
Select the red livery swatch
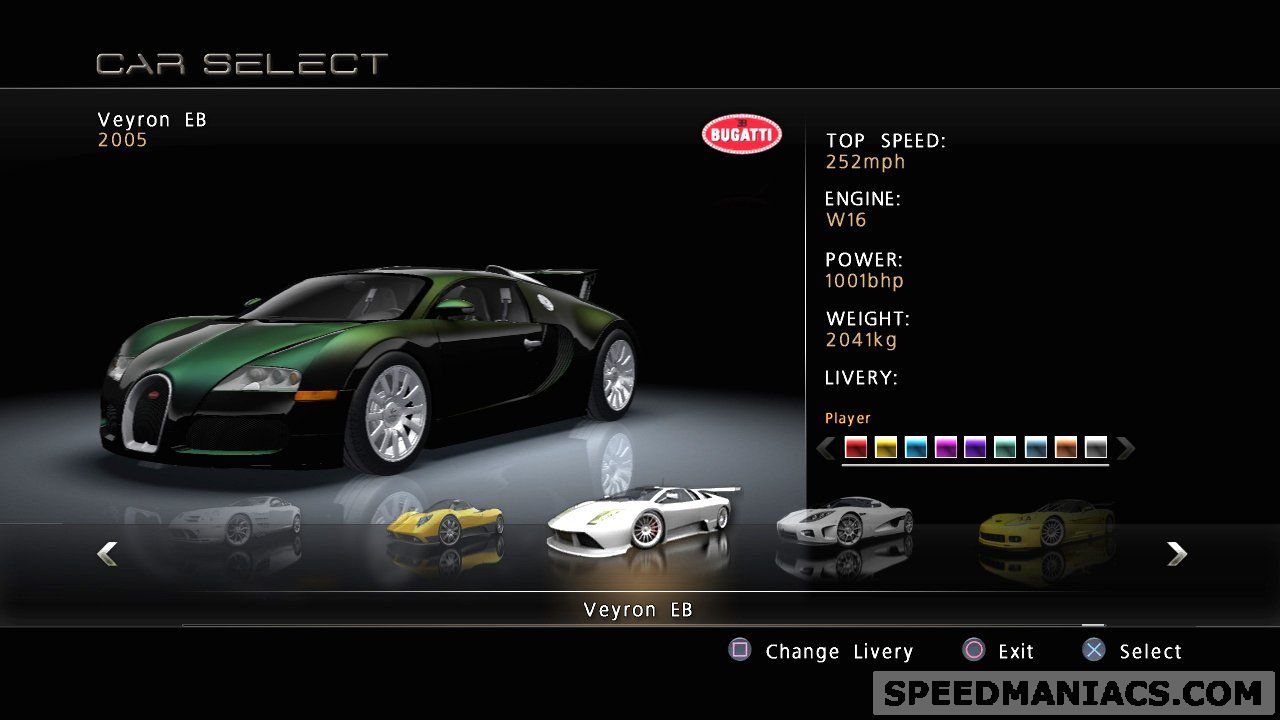coord(856,448)
